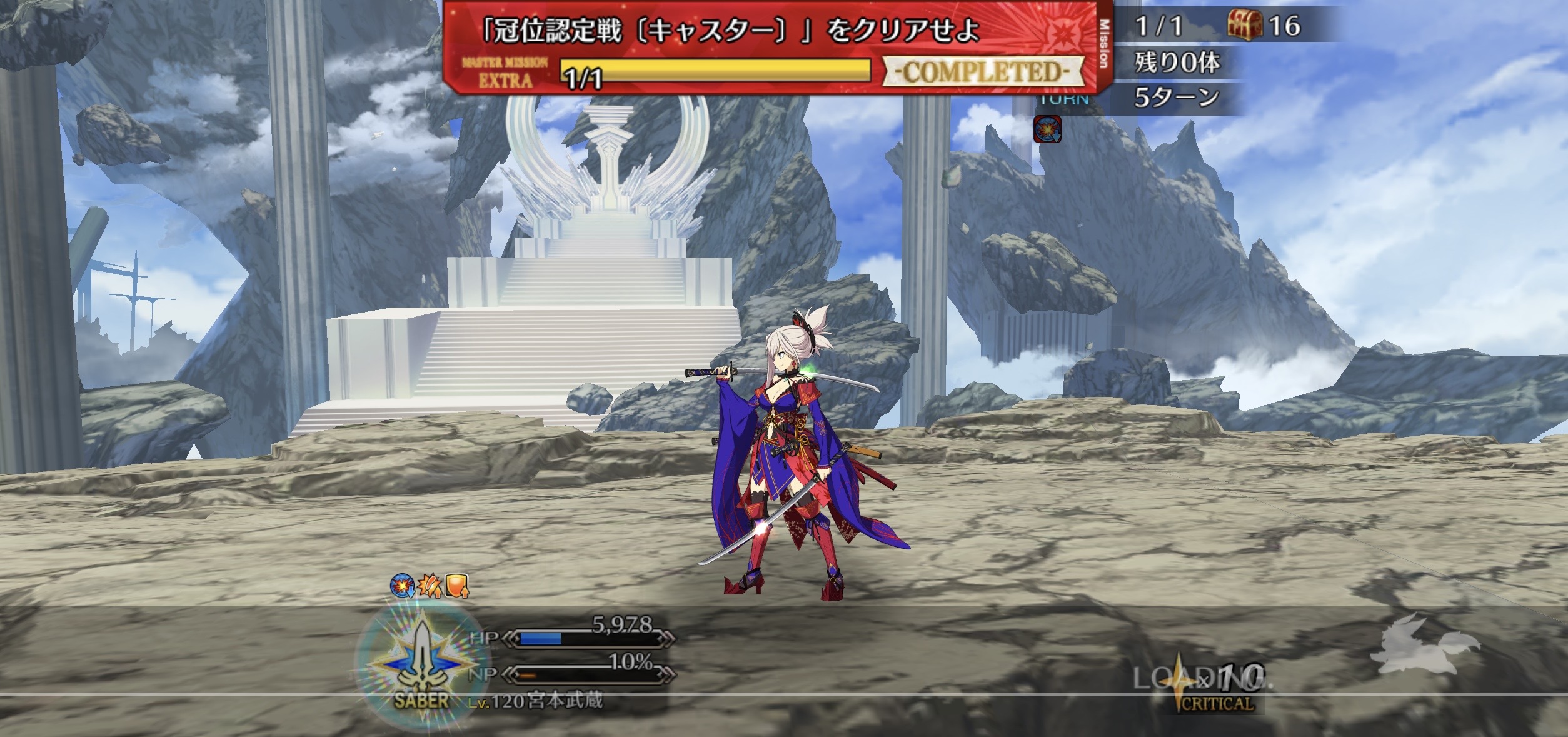Click the treasure chest drop icon

point(1244,26)
